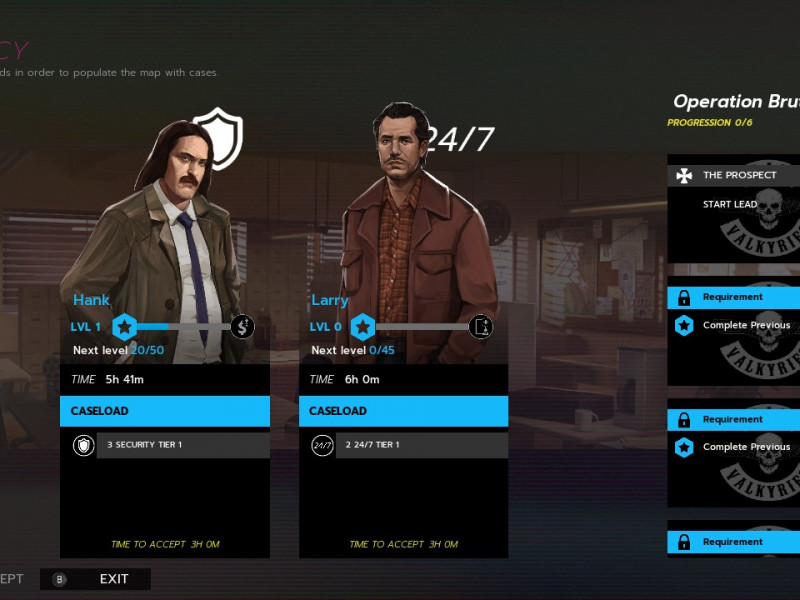Image resolution: width=800 pixels, height=600 pixels.
Task: Click Larry's level reward icon
Action: (481, 326)
